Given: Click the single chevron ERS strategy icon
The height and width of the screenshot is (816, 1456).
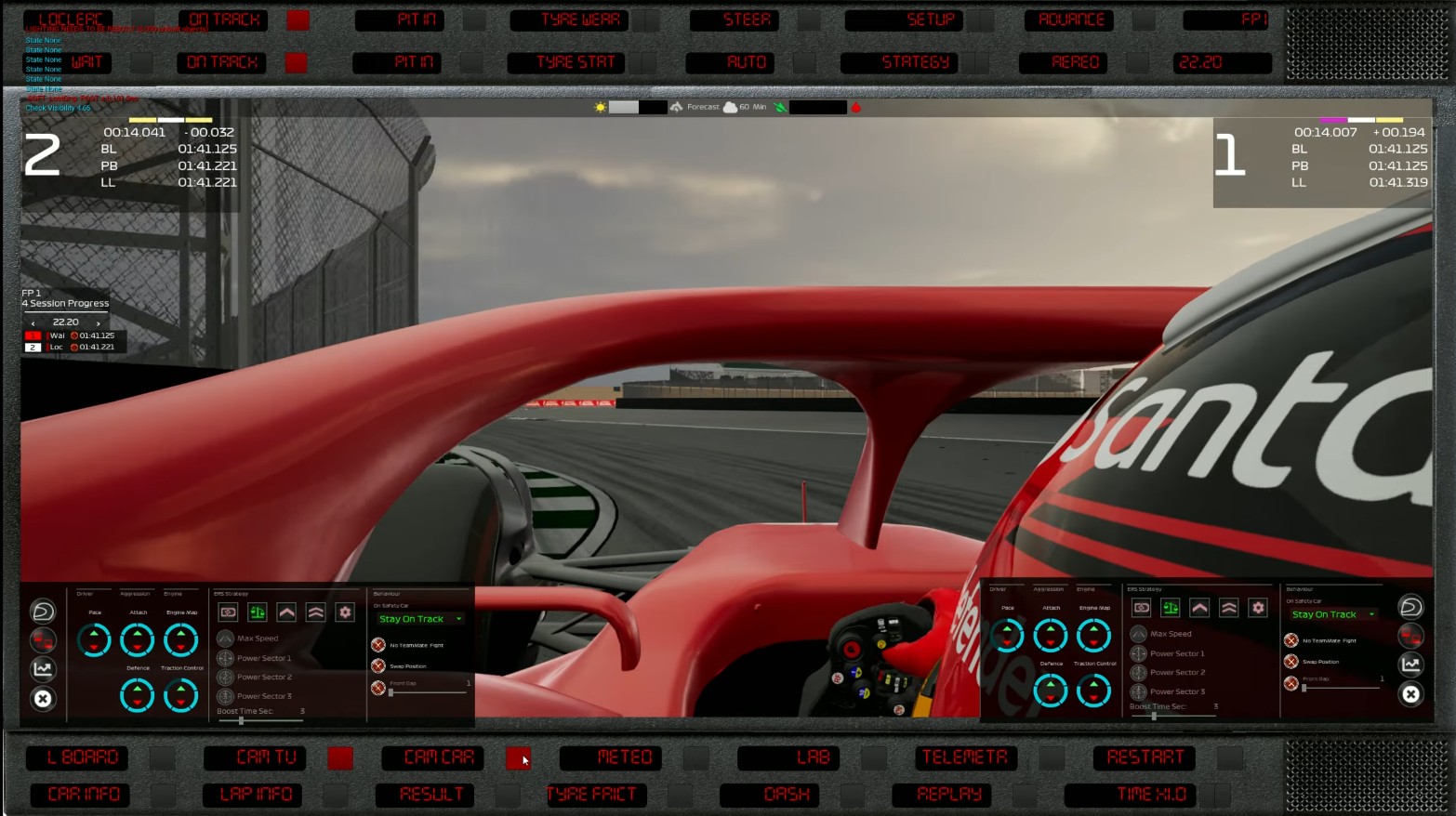Looking at the screenshot, I should point(286,612).
